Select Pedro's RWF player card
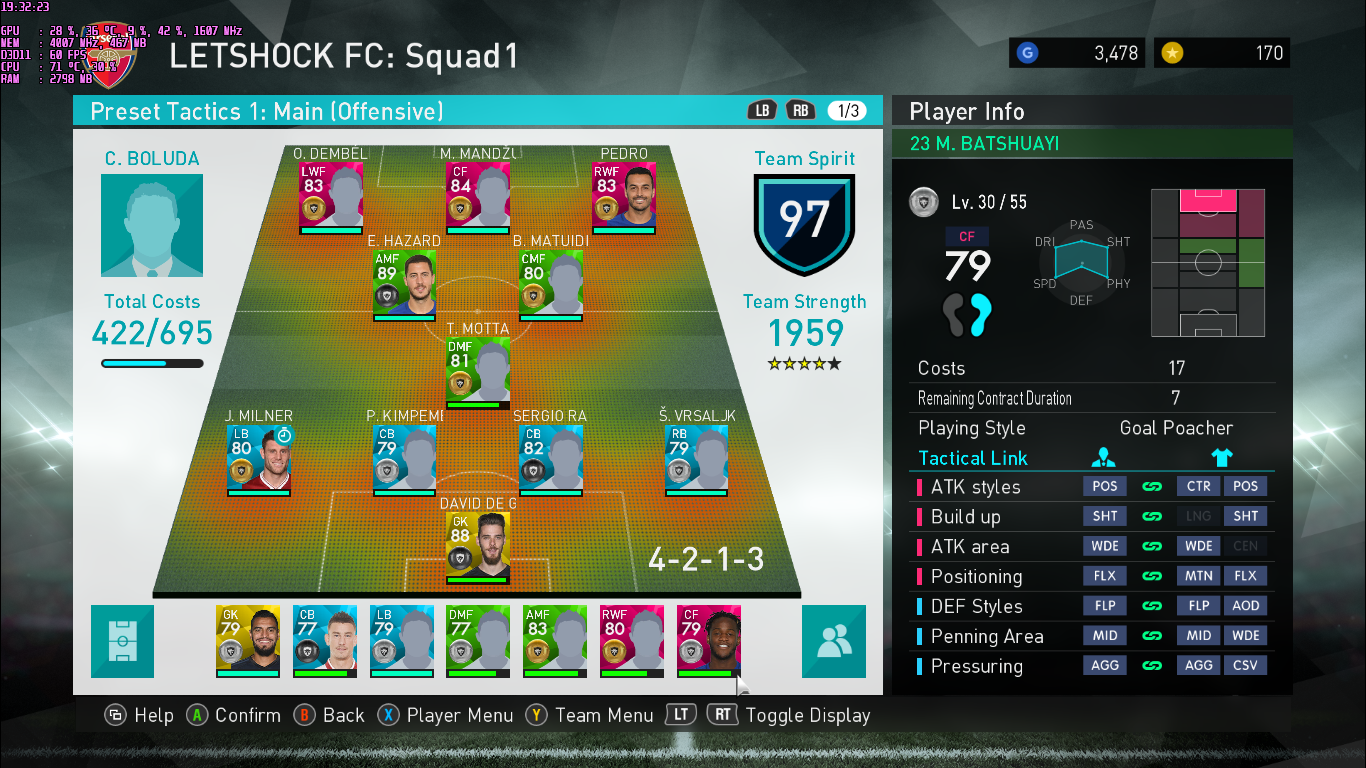1366x768 pixels. tap(624, 196)
